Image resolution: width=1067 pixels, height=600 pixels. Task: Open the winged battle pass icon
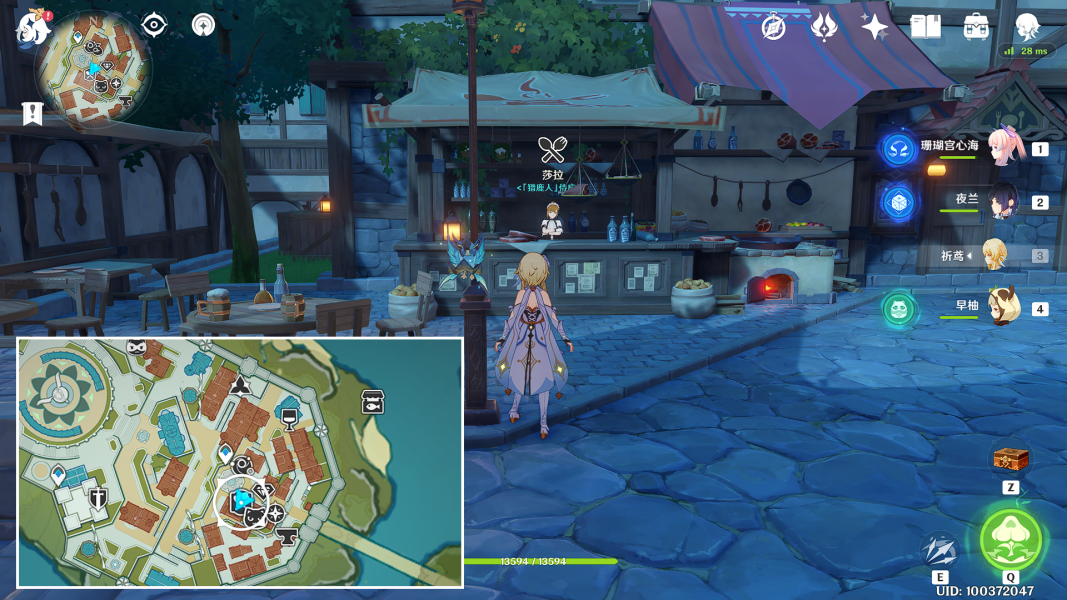click(x=824, y=27)
